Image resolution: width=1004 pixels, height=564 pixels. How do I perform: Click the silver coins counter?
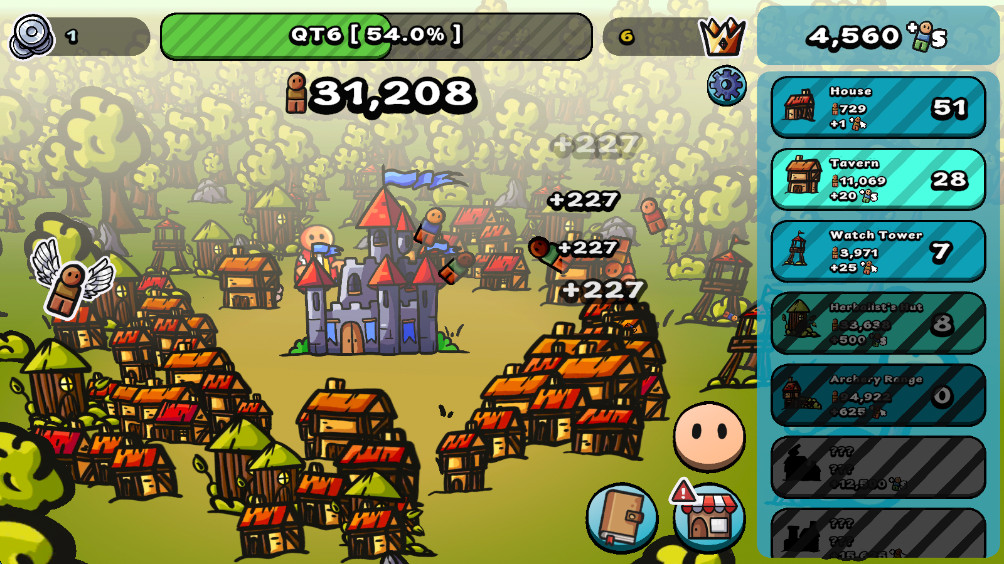[x=33, y=37]
